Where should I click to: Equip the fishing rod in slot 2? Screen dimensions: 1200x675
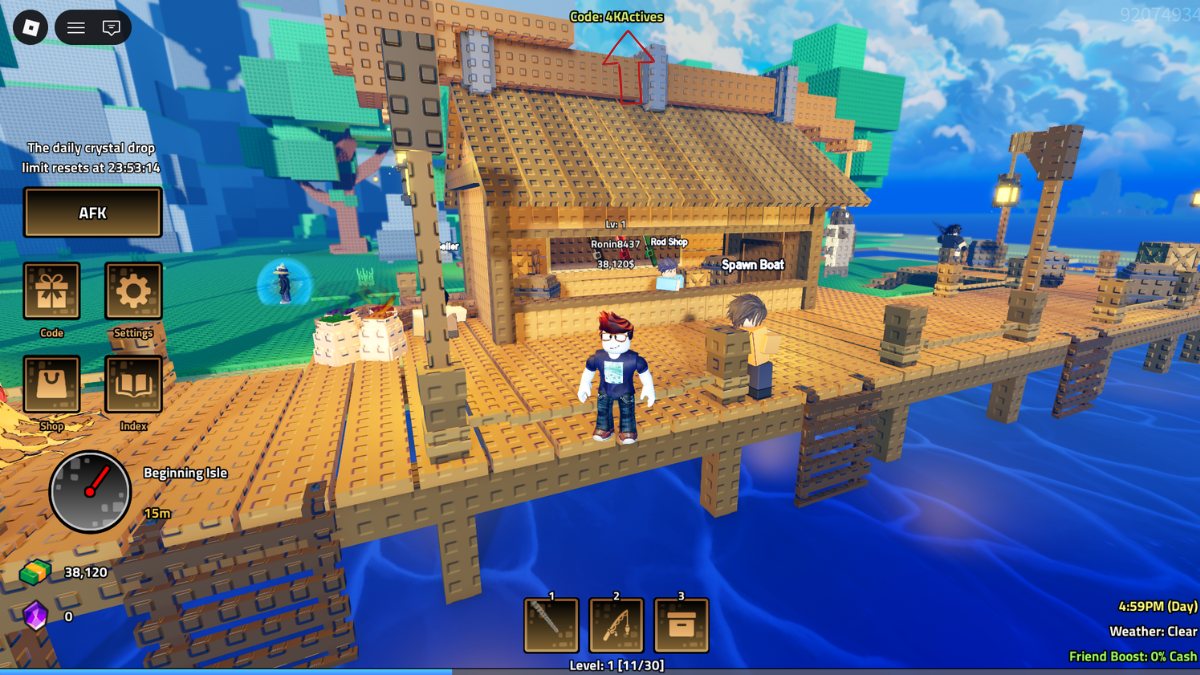tap(616, 625)
